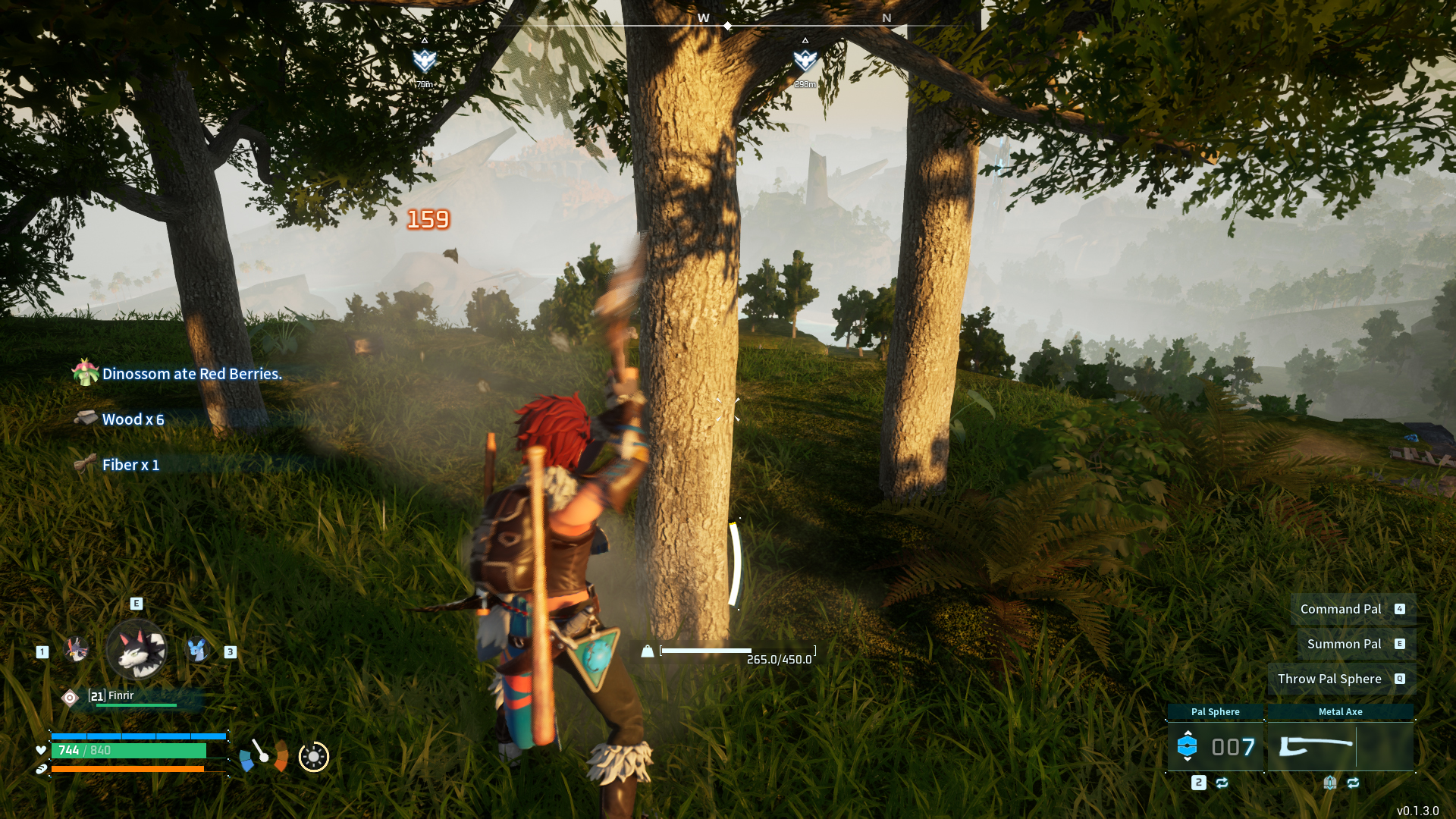Click the Fiber x 1 pickup notification

point(130,465)
